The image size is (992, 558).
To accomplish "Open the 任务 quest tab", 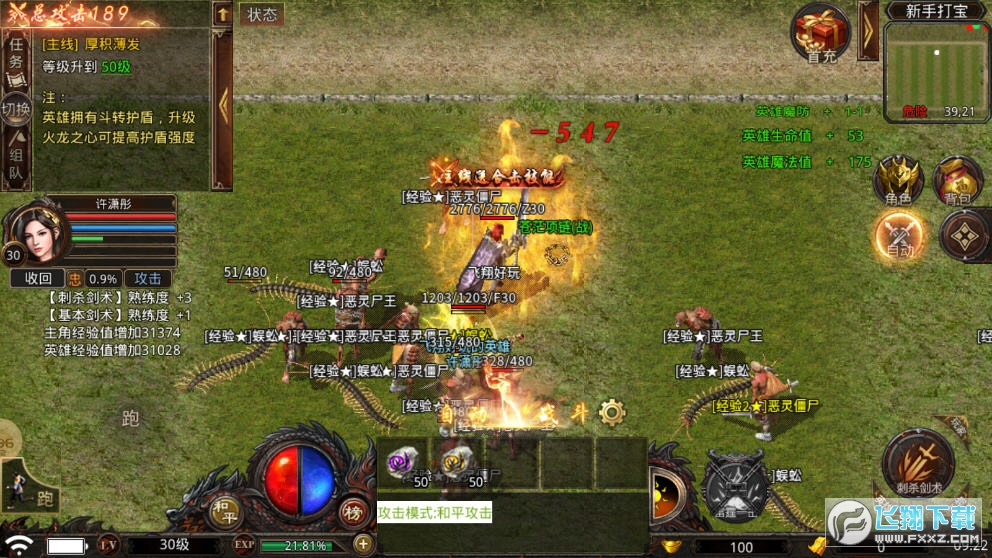I will coord(15,55).
